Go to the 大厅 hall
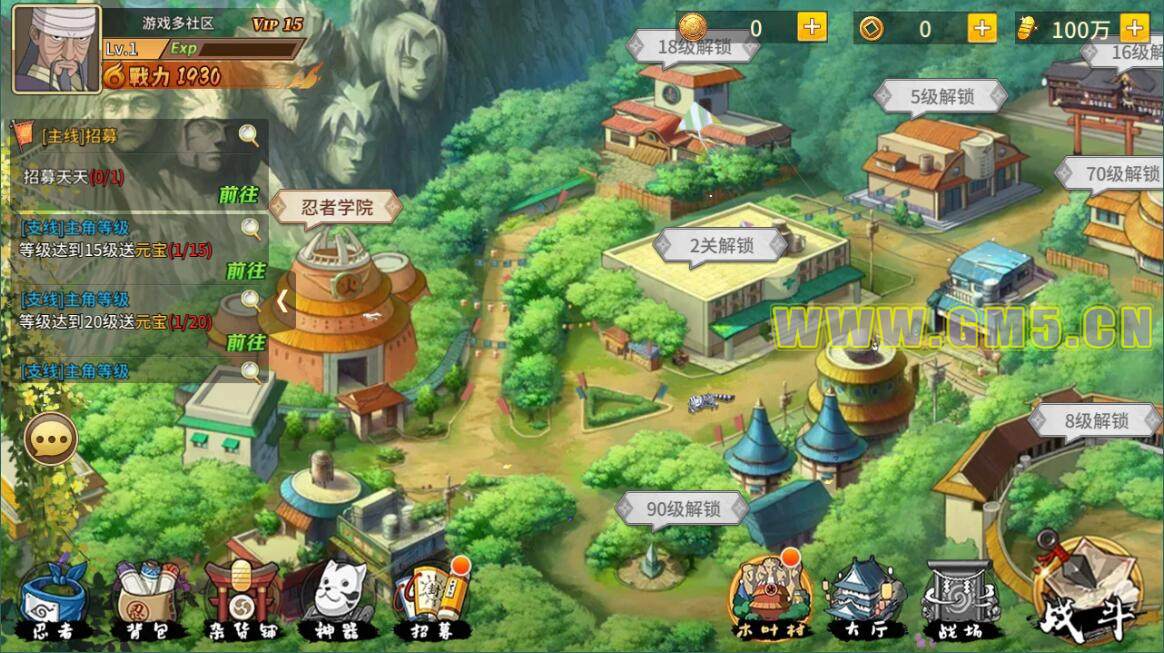Image resolution: width=1164 pixels, height=653 pixels. (x=863, y=598)
